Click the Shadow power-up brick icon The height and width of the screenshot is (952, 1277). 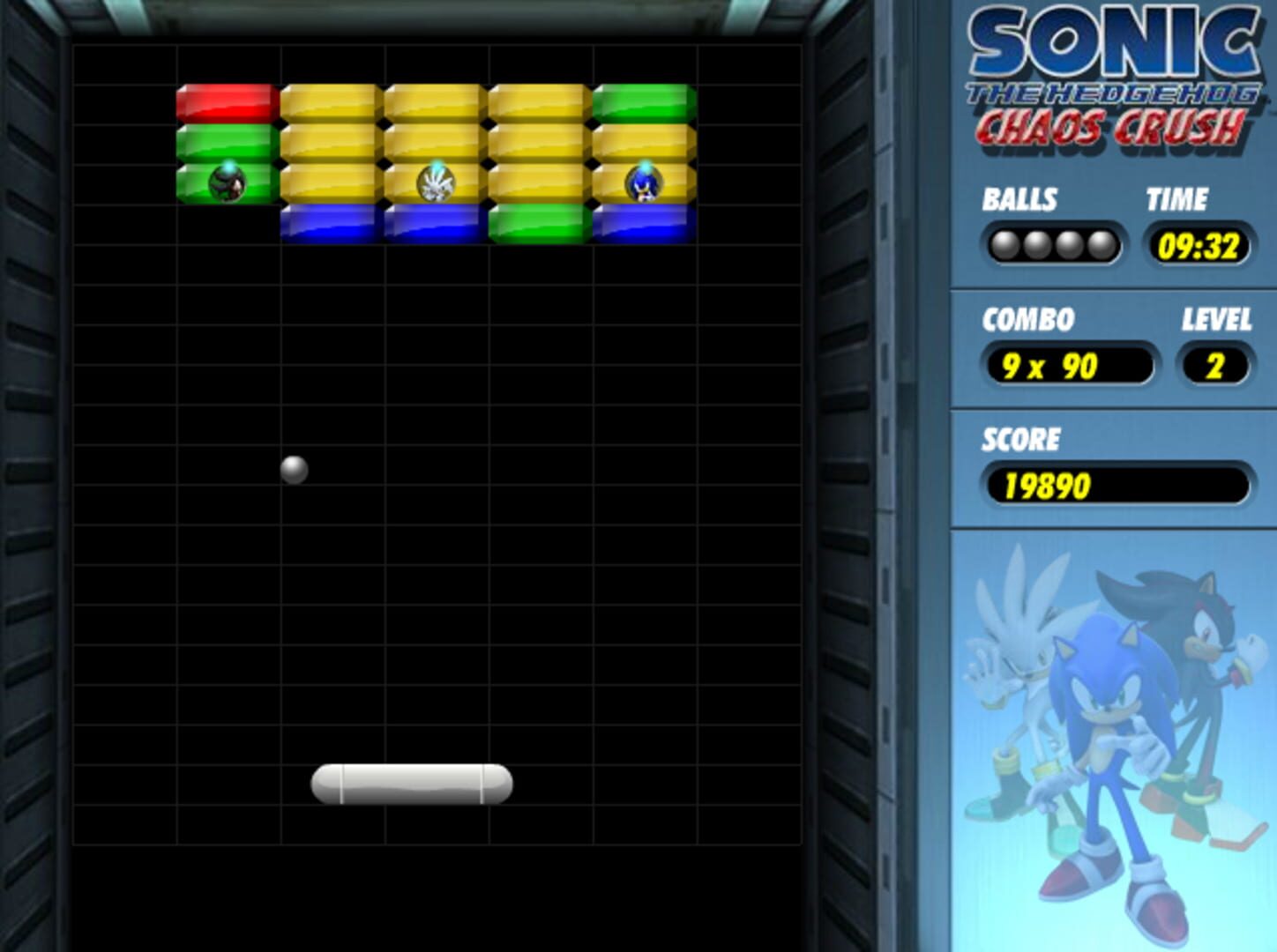point(228,181)
